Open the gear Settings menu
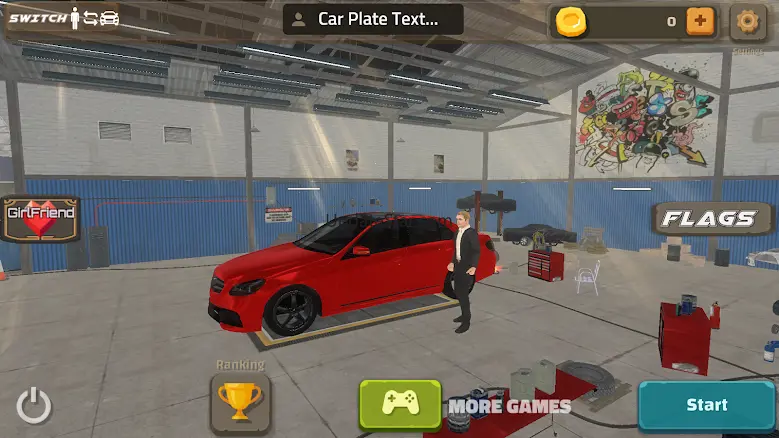Viewport: 779px width, 438px height. click(x=747, y=21)
